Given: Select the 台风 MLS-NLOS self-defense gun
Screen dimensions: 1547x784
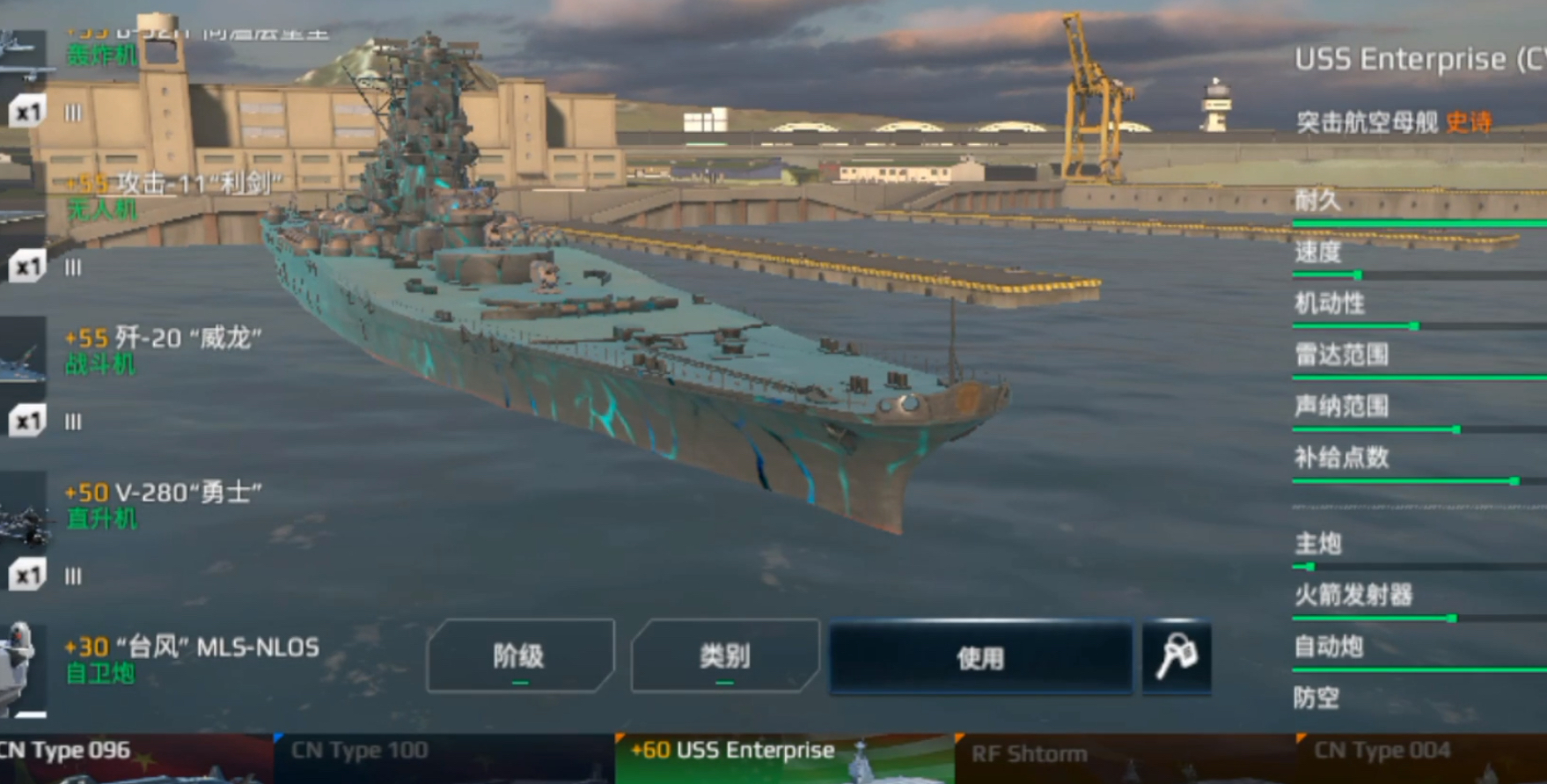Looking at the screenshot, I should tap(190, 659).
